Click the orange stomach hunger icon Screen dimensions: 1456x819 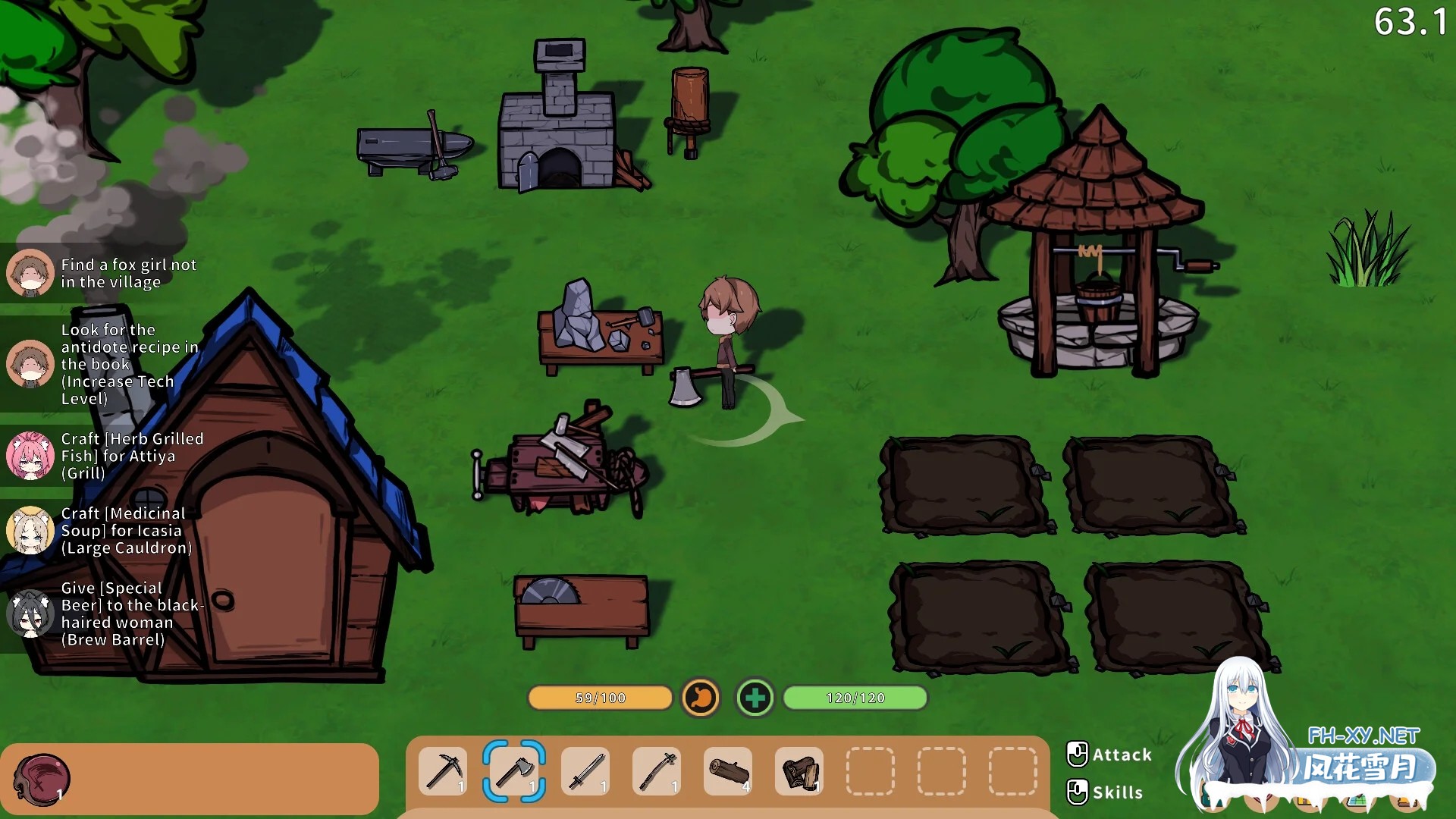701,698
